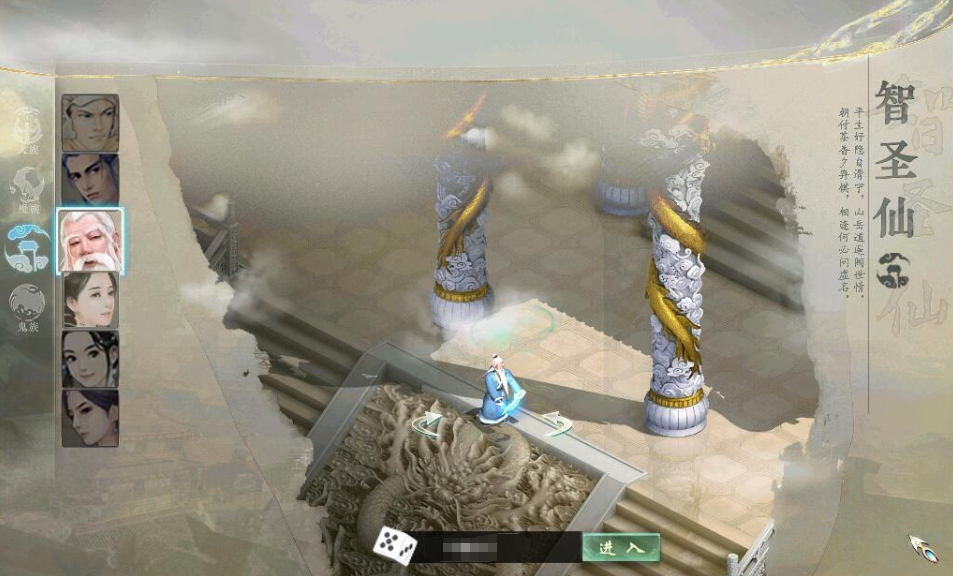Focus the character name input field

[x=495, y=547]
